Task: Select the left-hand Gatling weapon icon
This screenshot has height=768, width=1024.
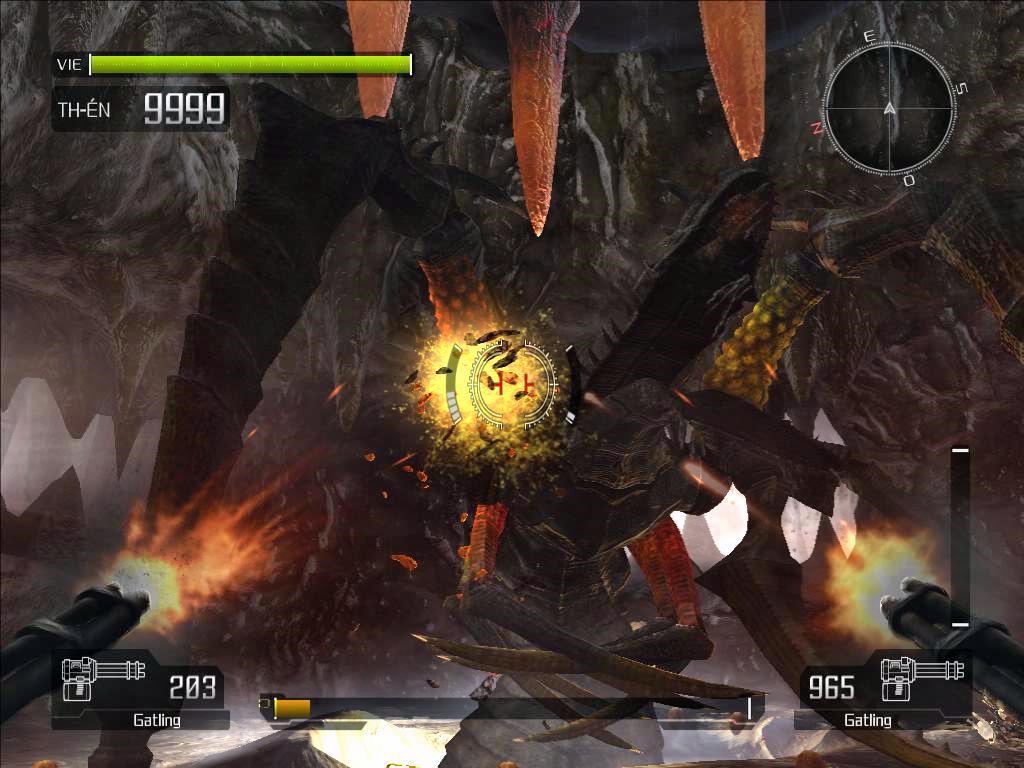Action: click(x=96, y=677)
